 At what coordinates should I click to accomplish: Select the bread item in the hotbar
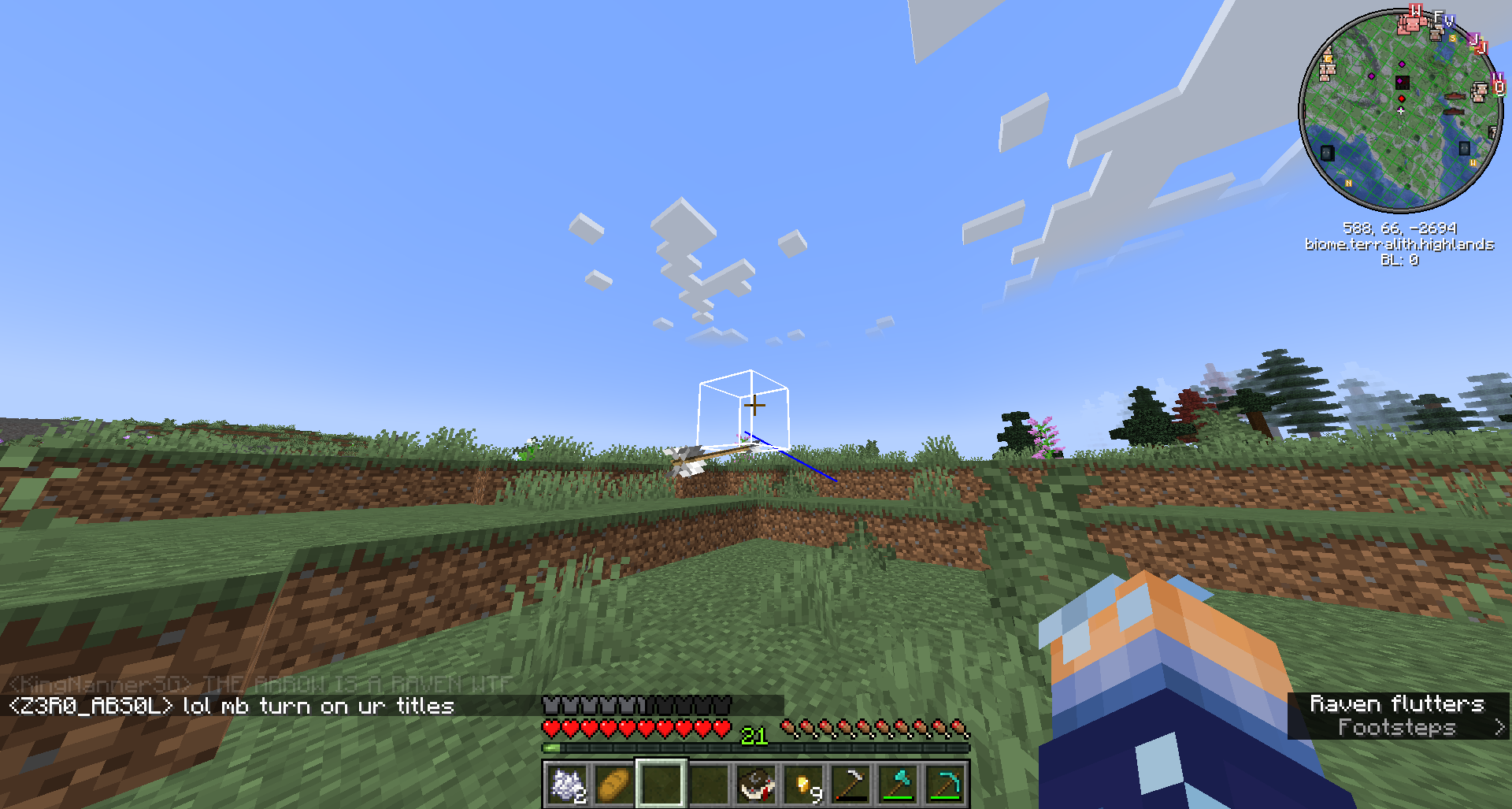(x=614, y=783)
